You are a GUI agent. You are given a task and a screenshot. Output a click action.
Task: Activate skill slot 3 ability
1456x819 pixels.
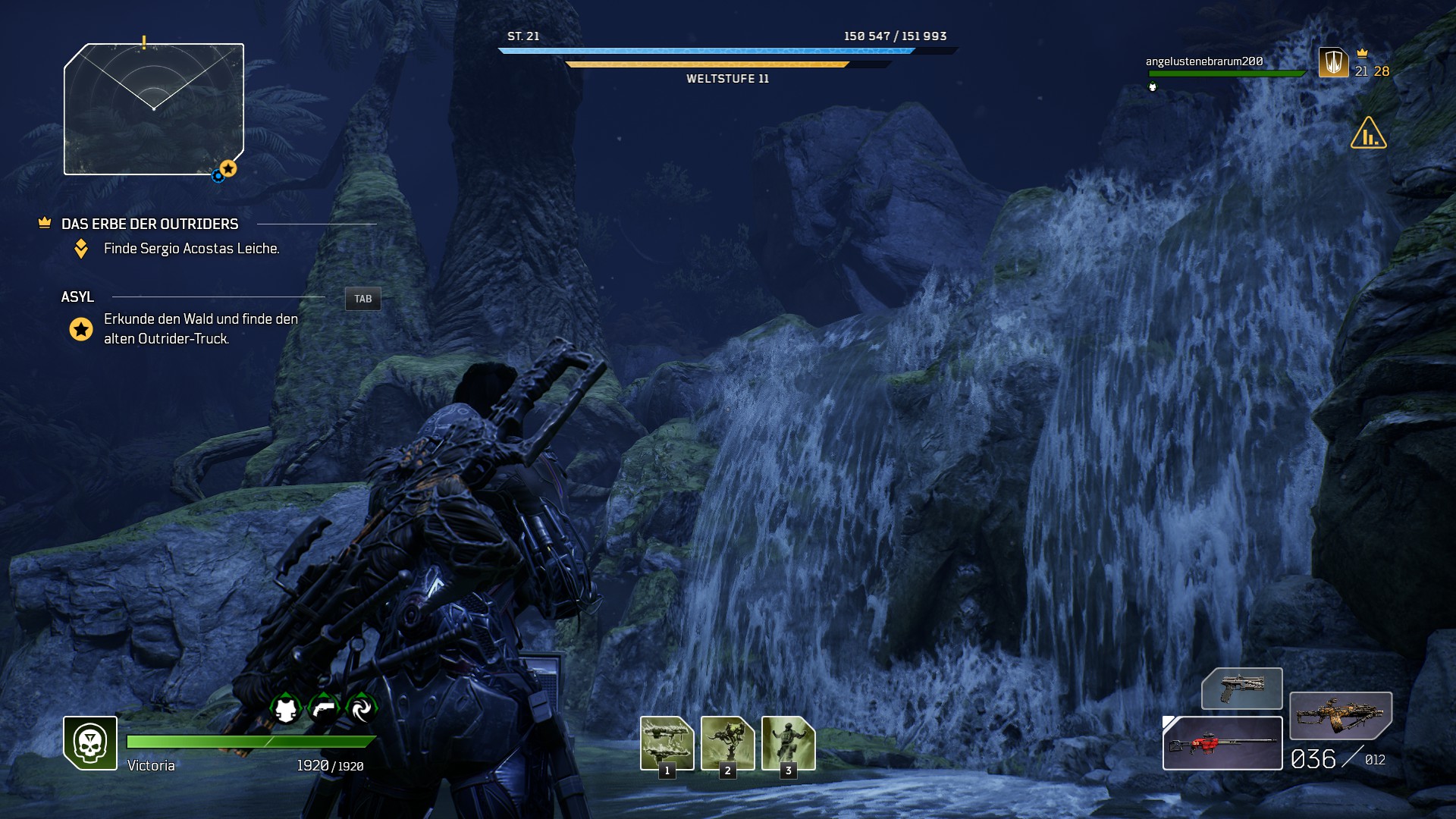click(788, 742)
